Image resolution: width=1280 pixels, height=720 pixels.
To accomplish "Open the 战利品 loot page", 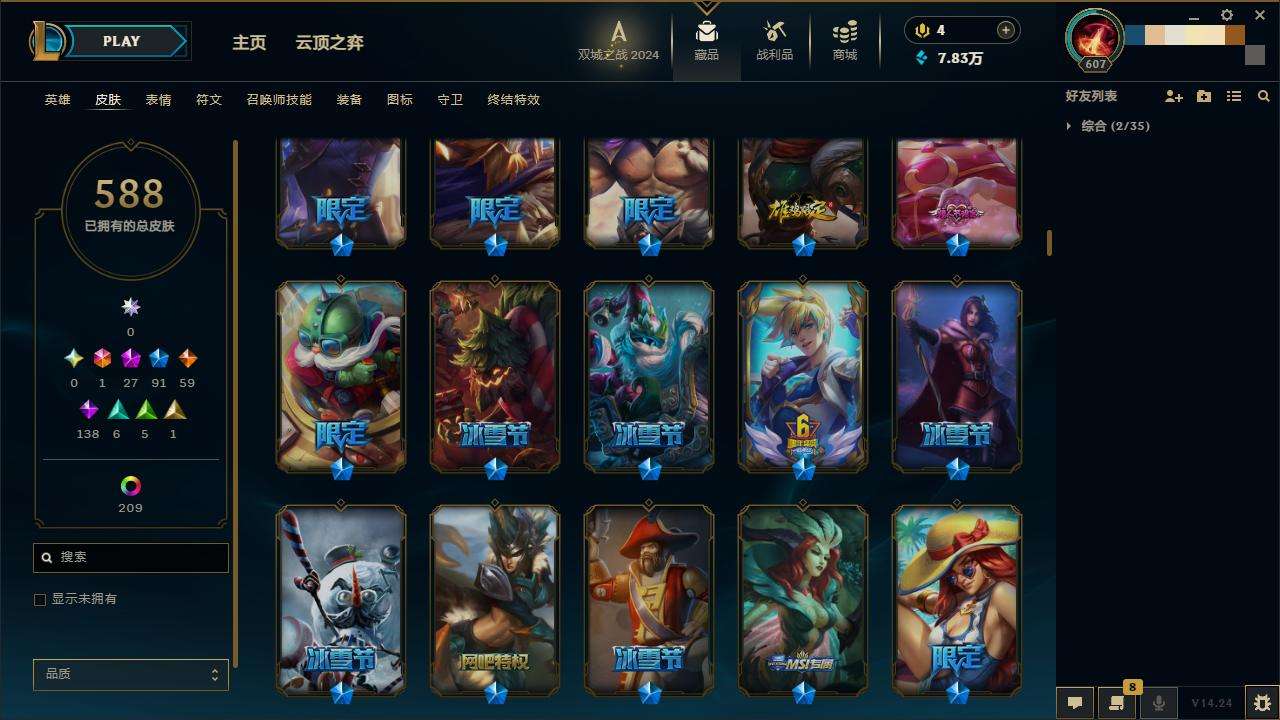I will [x=774, y=42].
